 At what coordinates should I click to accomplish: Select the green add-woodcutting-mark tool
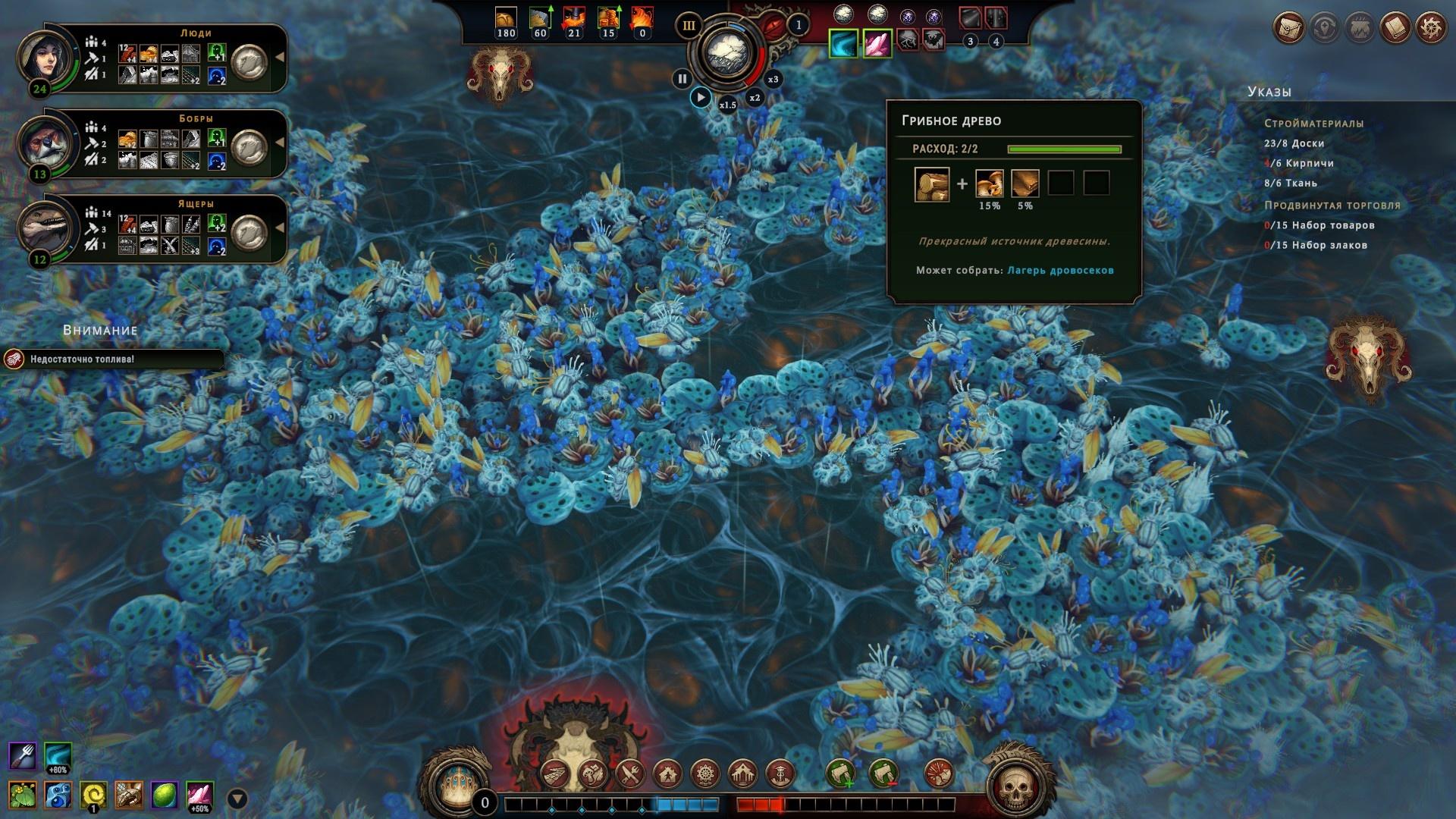pyautogui.click(x=840, y=774)
